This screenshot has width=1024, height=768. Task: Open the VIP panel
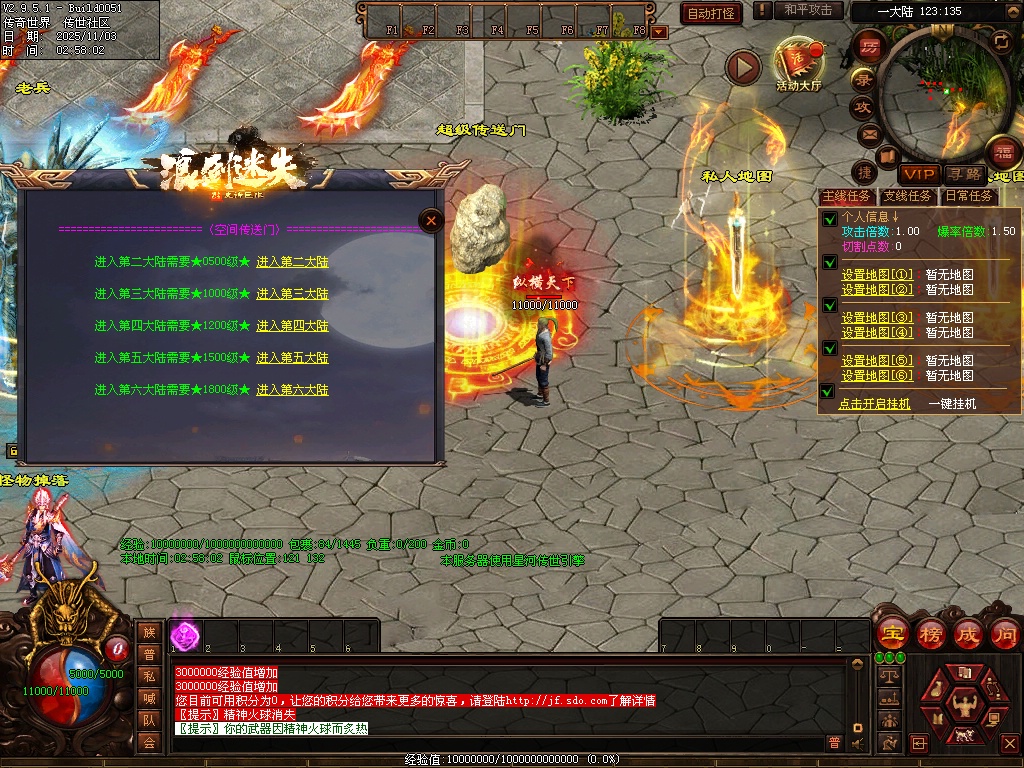(917, 174)
